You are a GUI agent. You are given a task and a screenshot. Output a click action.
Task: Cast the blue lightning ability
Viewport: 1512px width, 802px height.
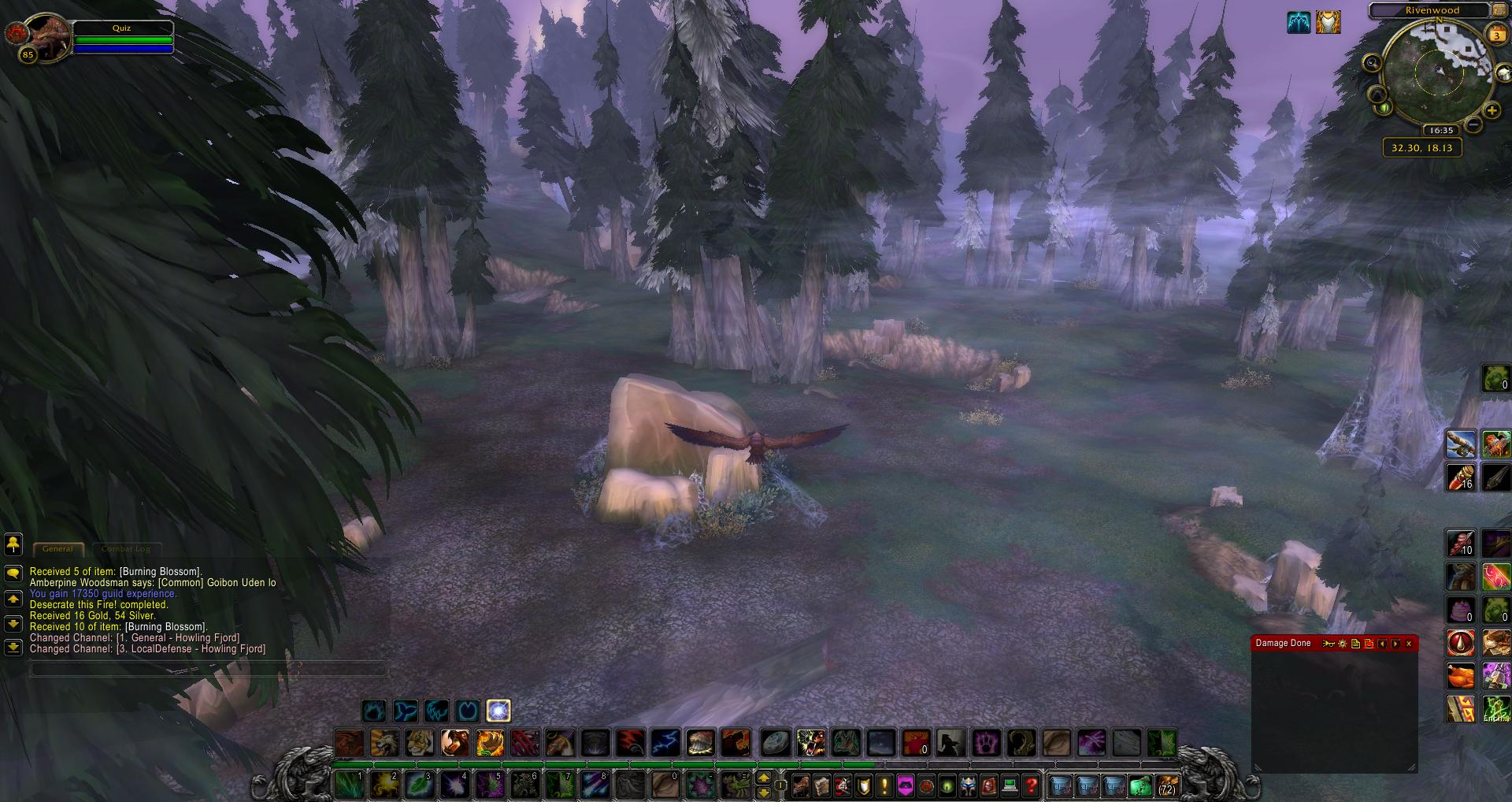click(665, 743)
